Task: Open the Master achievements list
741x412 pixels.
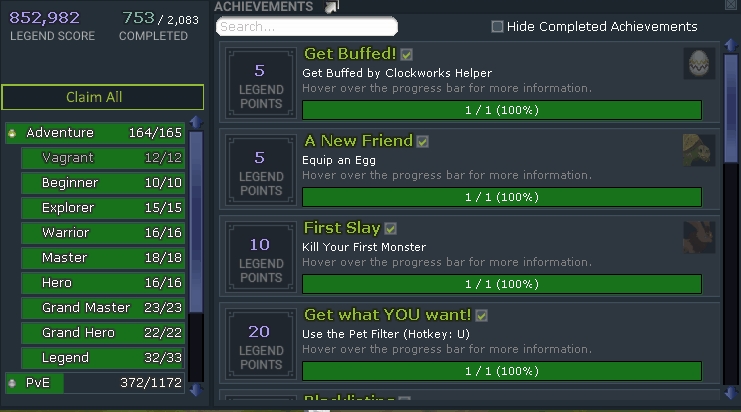Action: click(103, 258)
